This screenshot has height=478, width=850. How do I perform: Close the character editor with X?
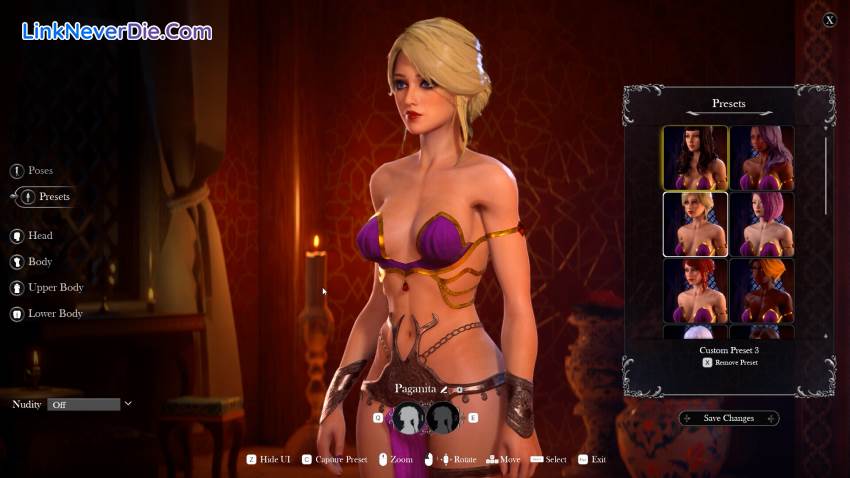click(x=829, y=20)
